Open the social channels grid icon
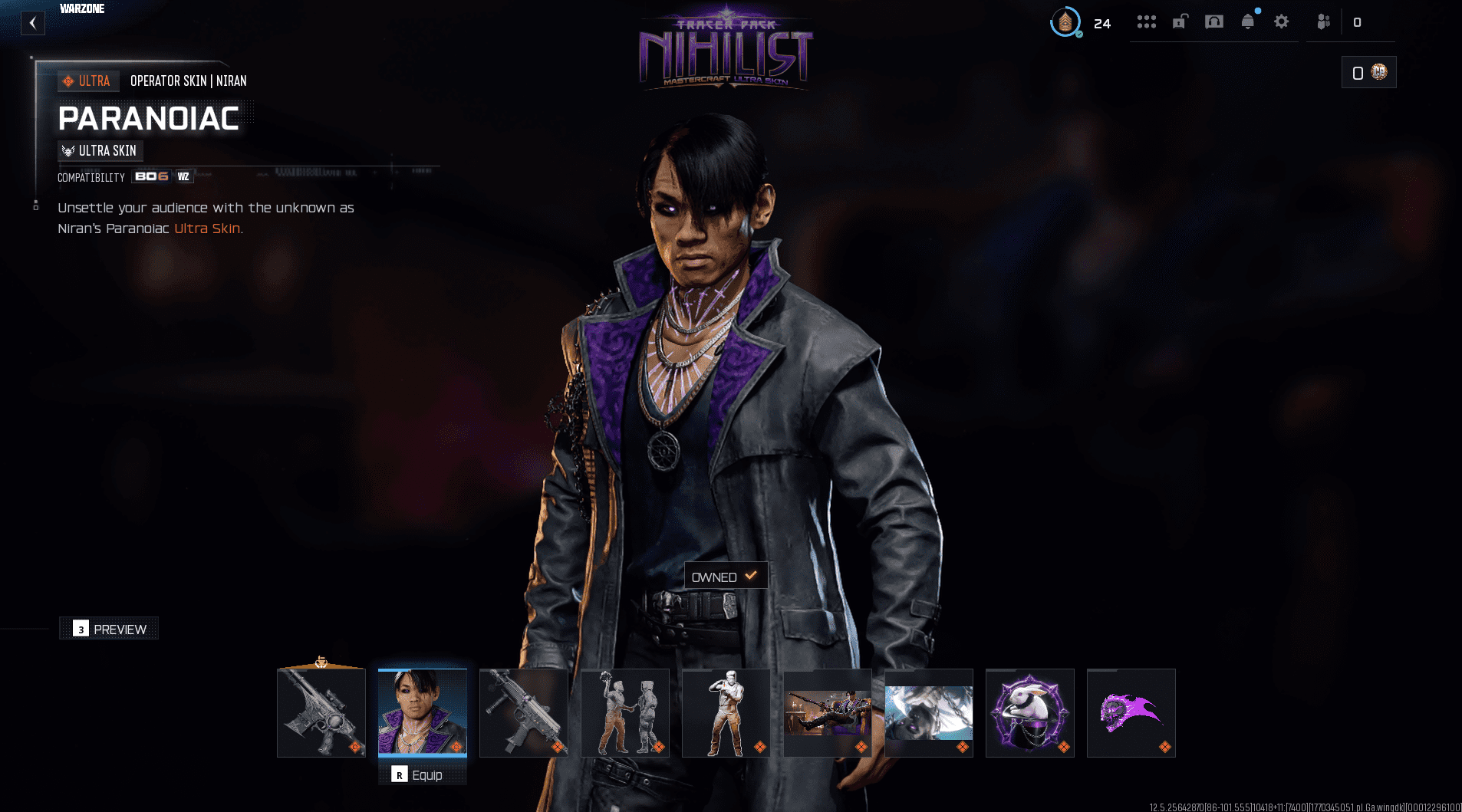This screenshot has height=812, width=1462. click(x=1147, y=21)
